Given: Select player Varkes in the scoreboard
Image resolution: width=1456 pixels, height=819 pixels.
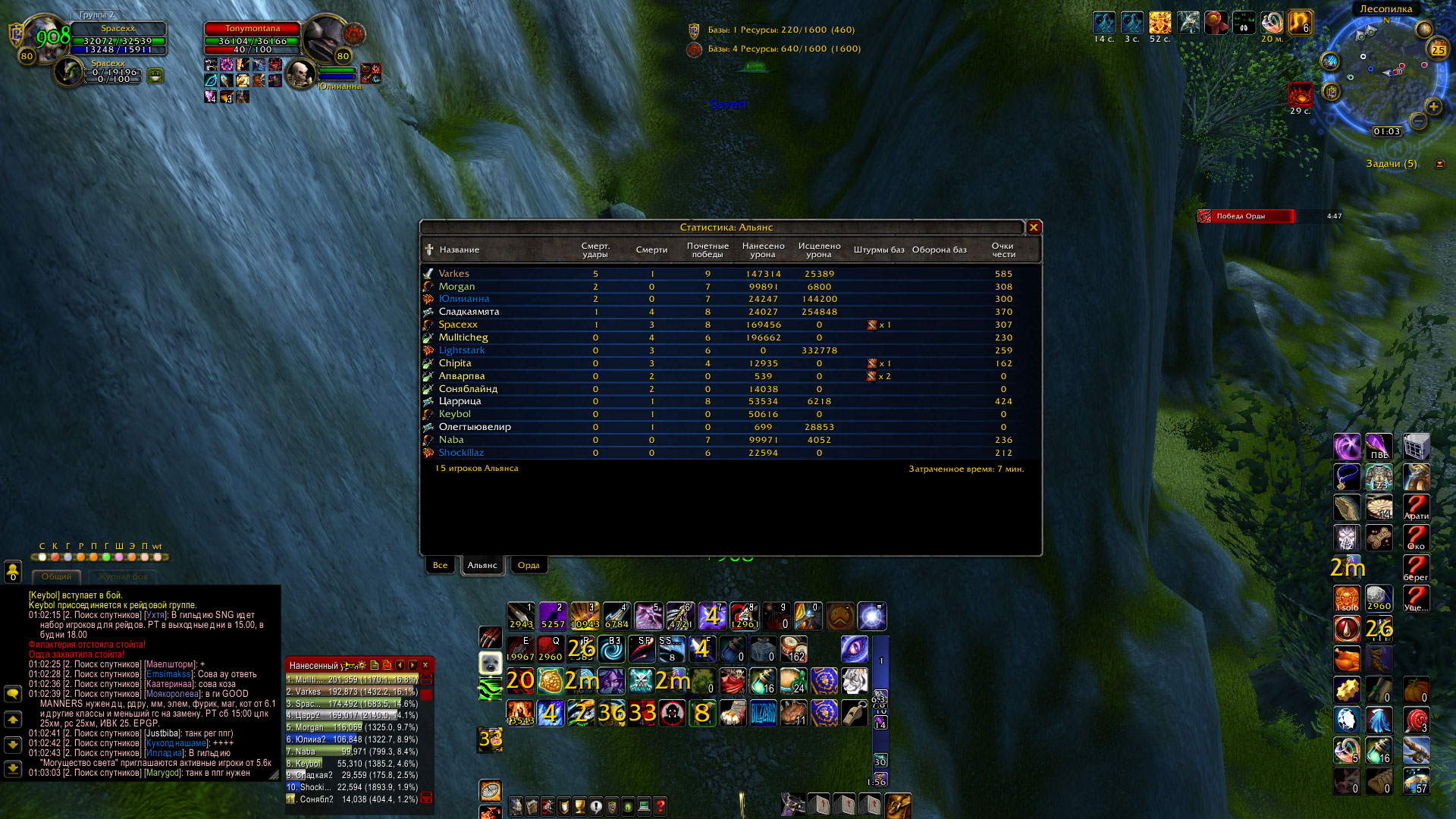Looking at the screenshot, I should point(453,274).
